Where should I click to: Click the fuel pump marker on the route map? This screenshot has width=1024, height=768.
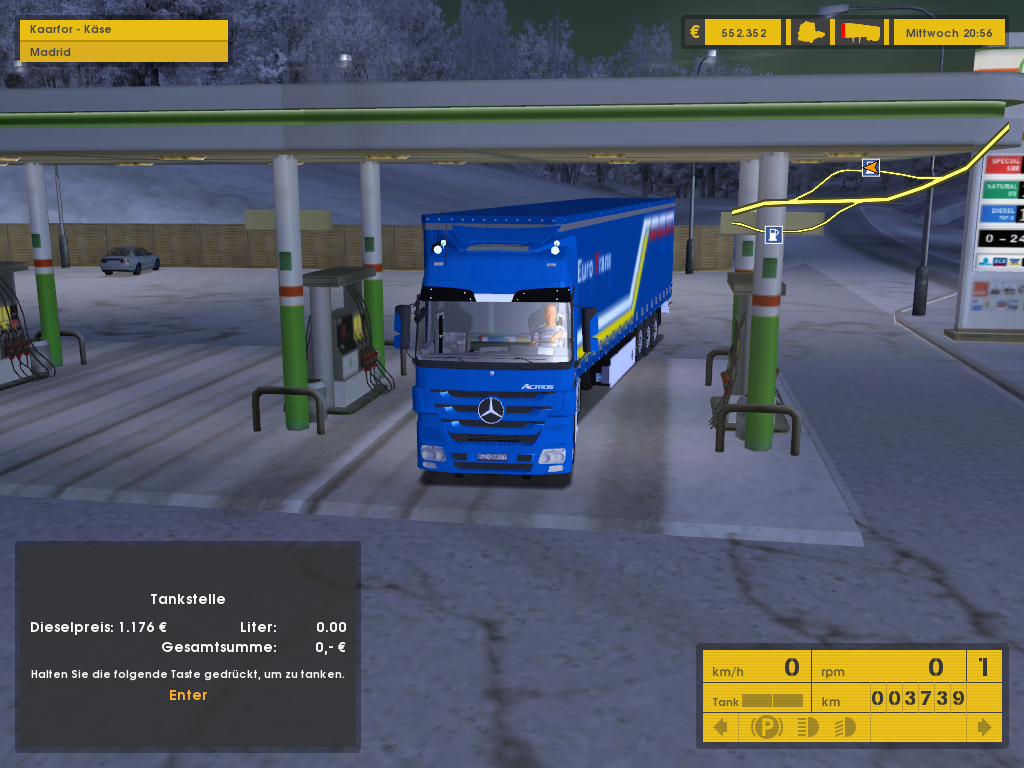[x=773, y=235]
